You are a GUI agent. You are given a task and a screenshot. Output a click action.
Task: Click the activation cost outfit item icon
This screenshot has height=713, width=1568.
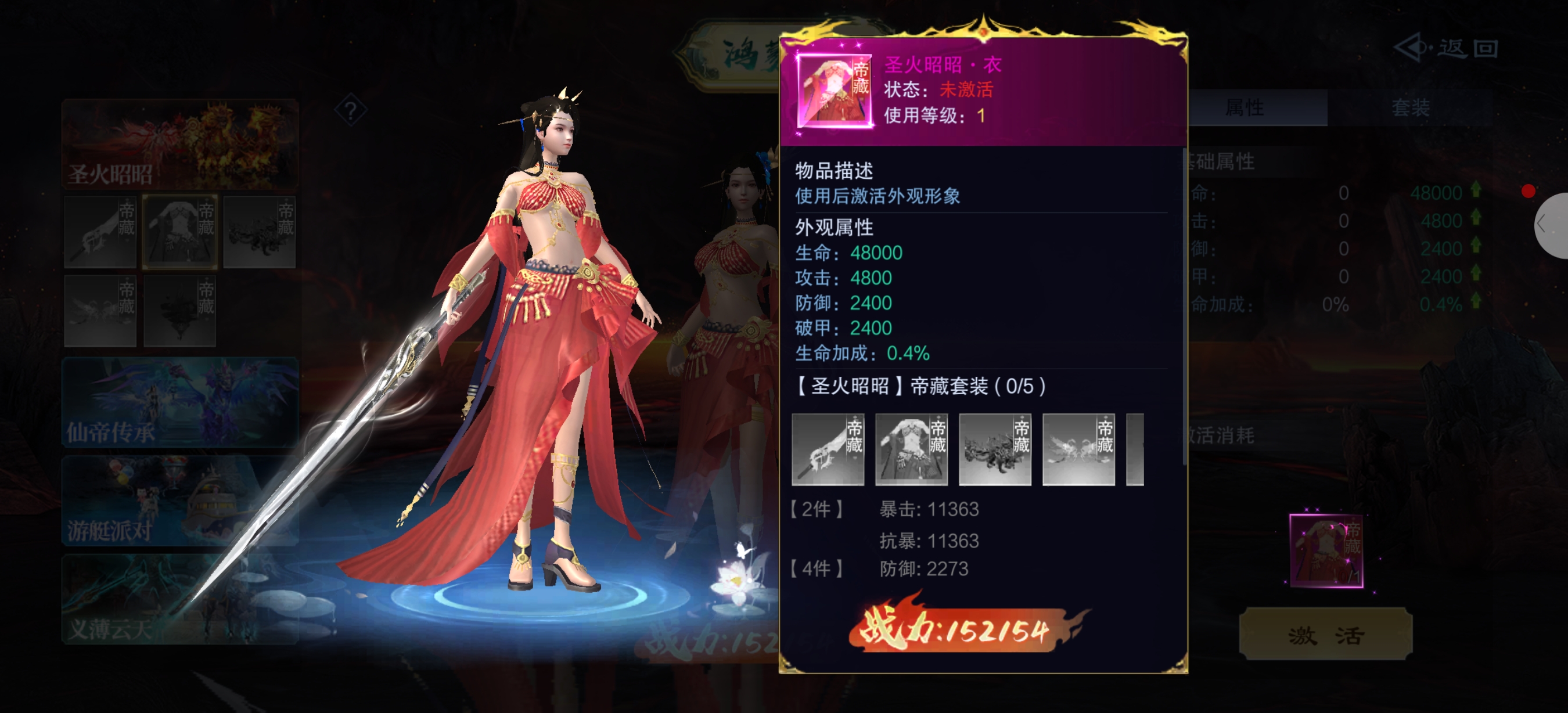pyautogui.click(x=1326, y=550)
